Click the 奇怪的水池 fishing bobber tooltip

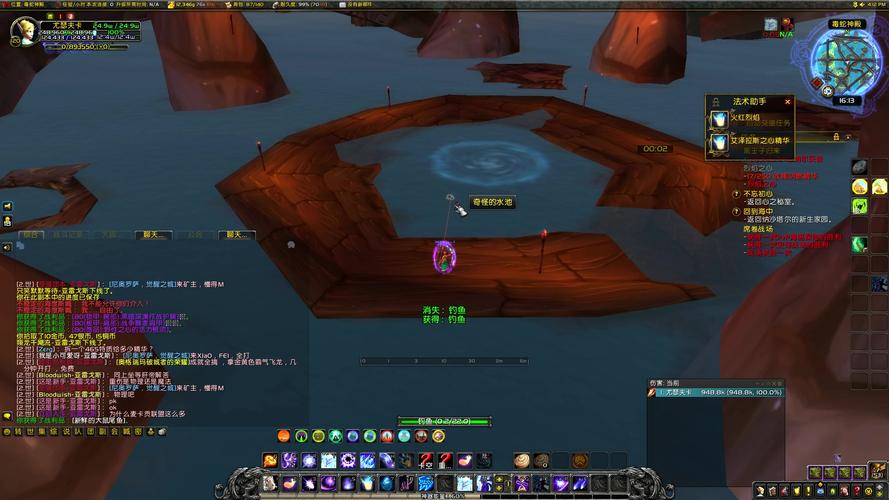[492, 202]
